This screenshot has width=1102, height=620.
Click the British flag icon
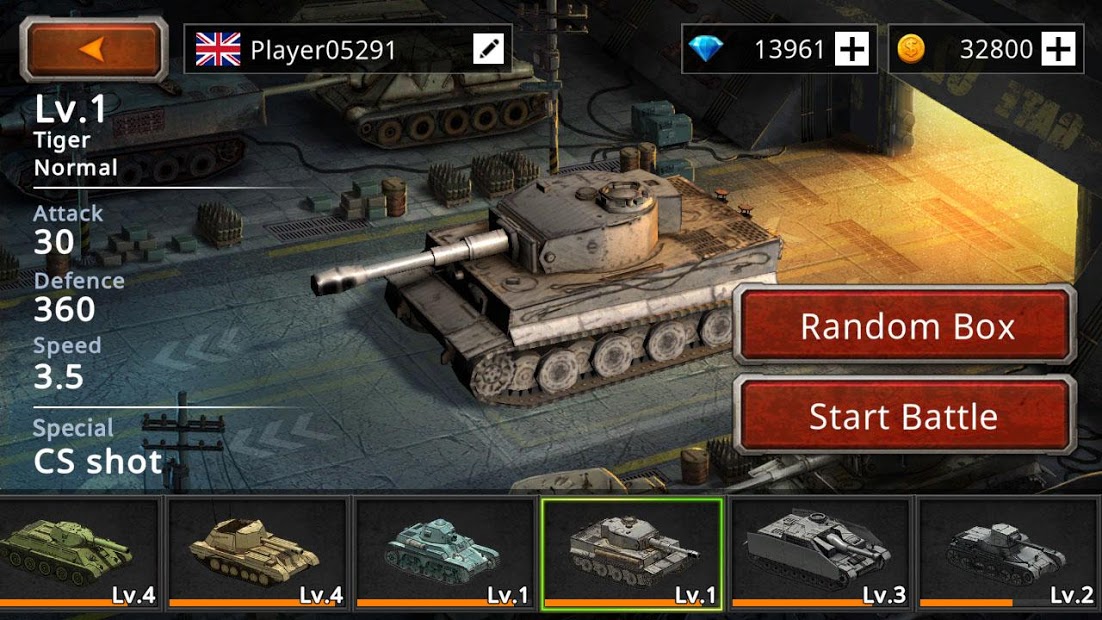[218, 49]
